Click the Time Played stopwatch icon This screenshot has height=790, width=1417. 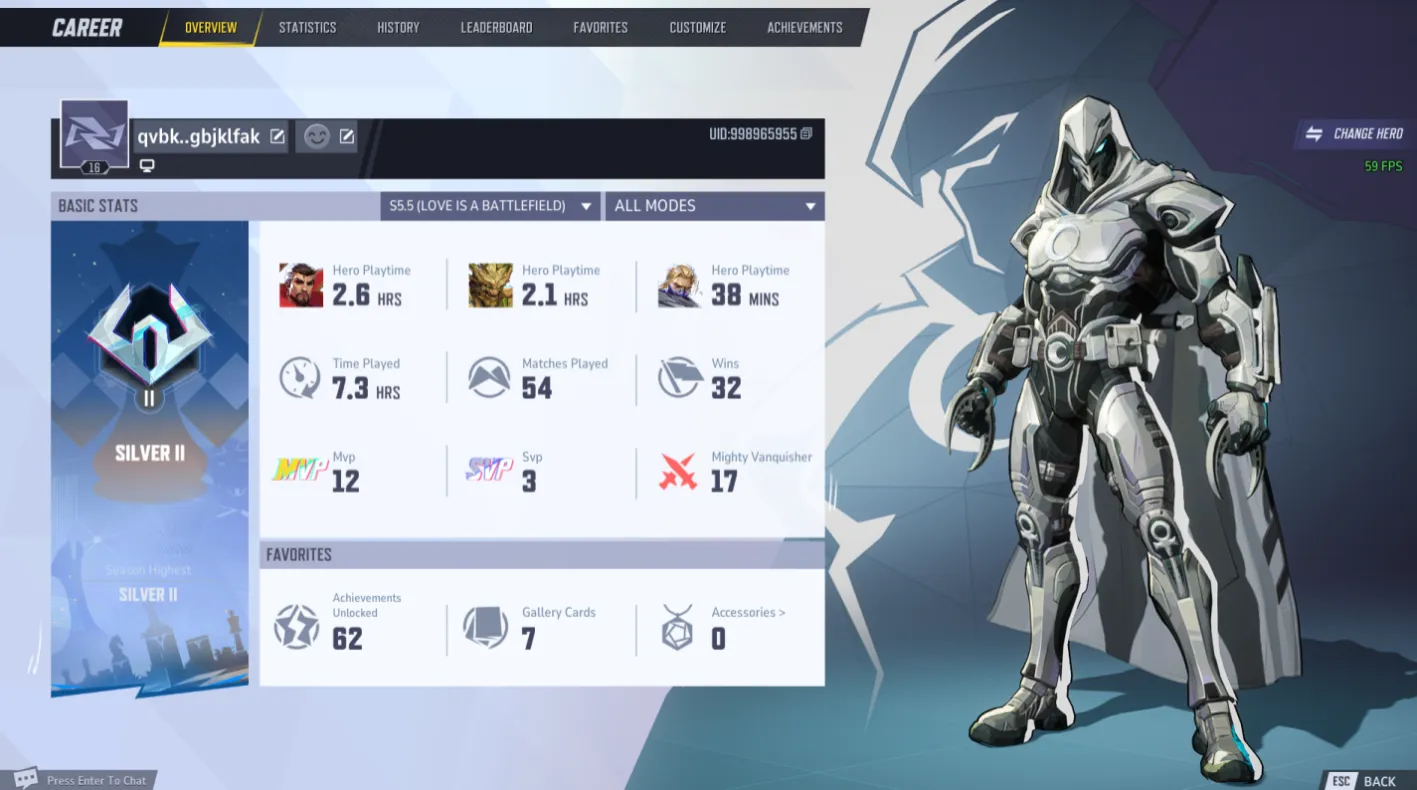(299, 377)
